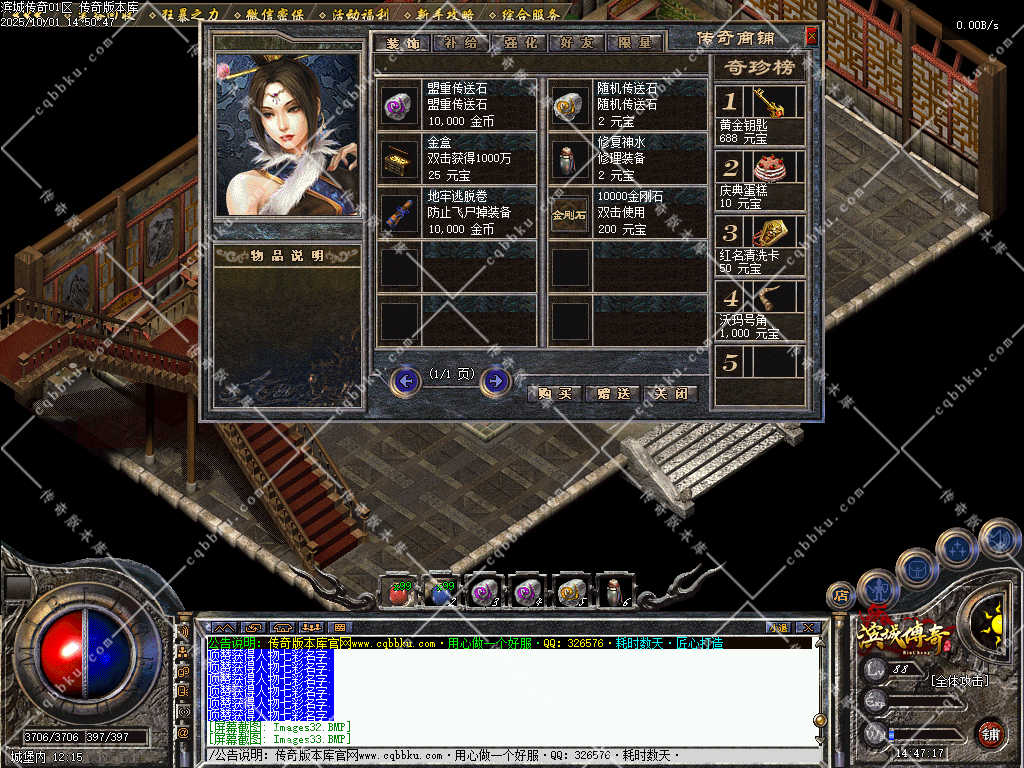Select the 好友 tab
Image resolution: width=1024 pixels, height=768 pixels.
[x=579, y=43]
